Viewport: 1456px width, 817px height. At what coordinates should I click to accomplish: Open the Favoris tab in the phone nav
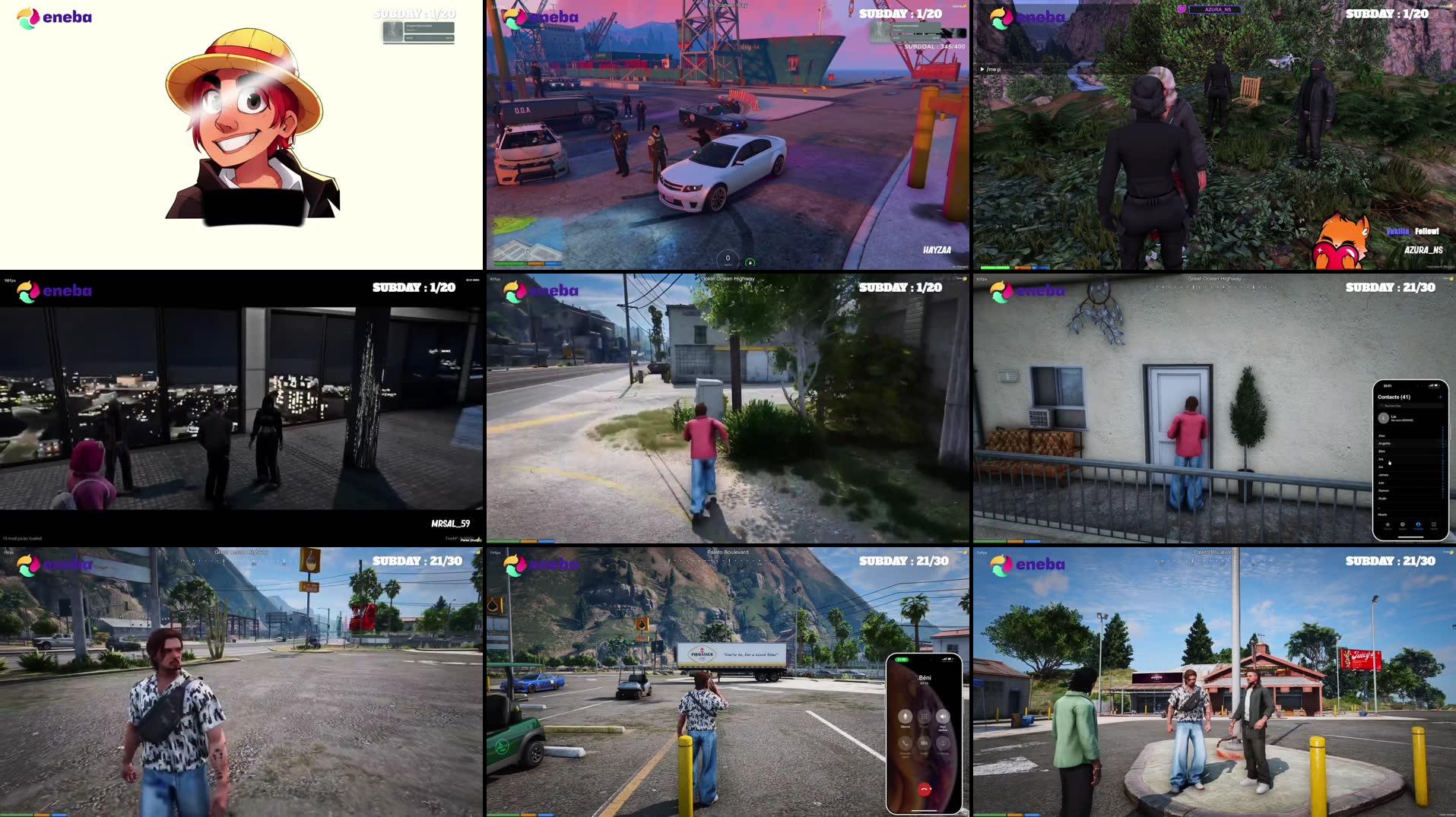[1388, 524]
